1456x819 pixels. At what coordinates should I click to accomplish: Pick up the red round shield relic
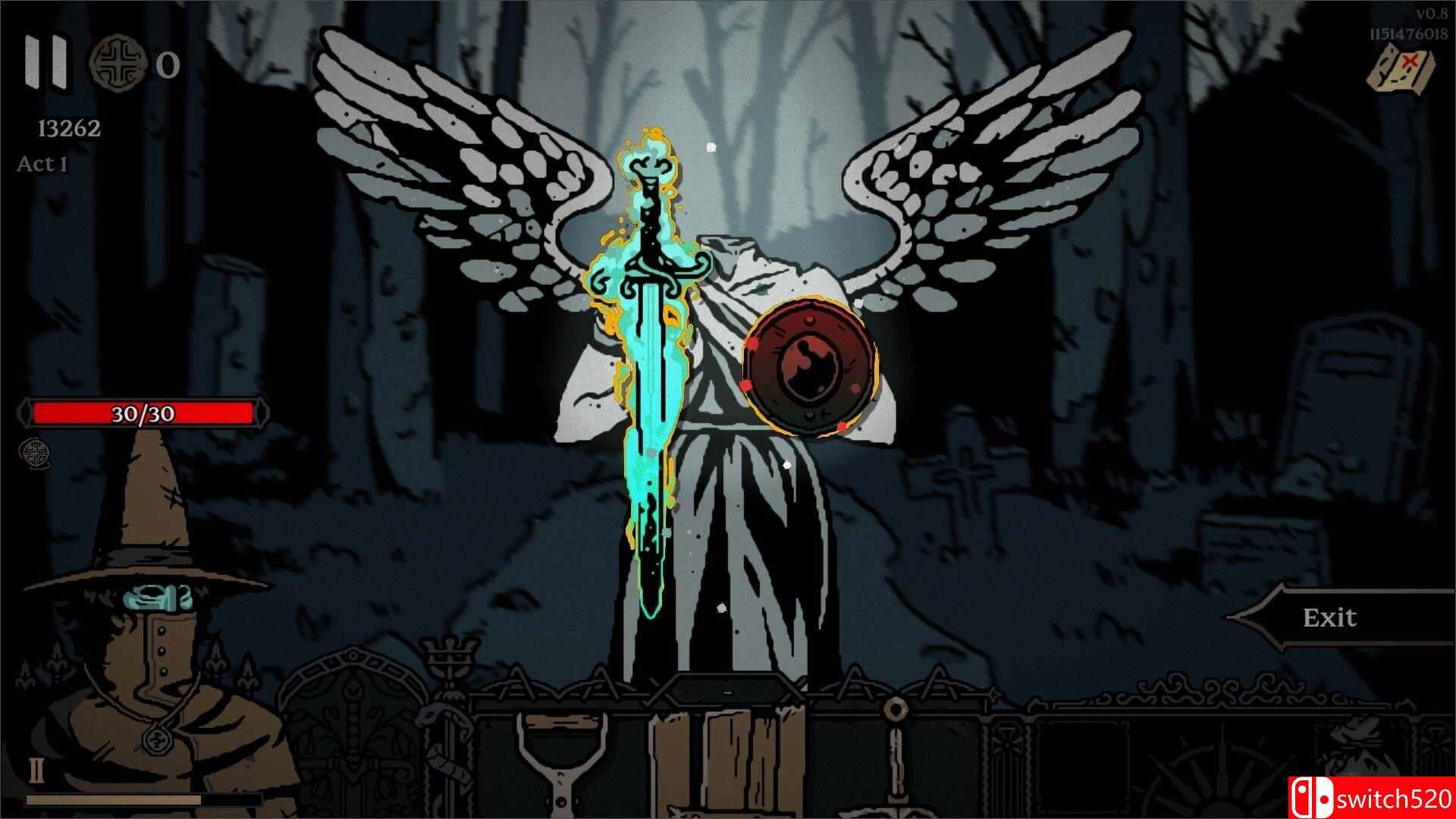(809, 367)
